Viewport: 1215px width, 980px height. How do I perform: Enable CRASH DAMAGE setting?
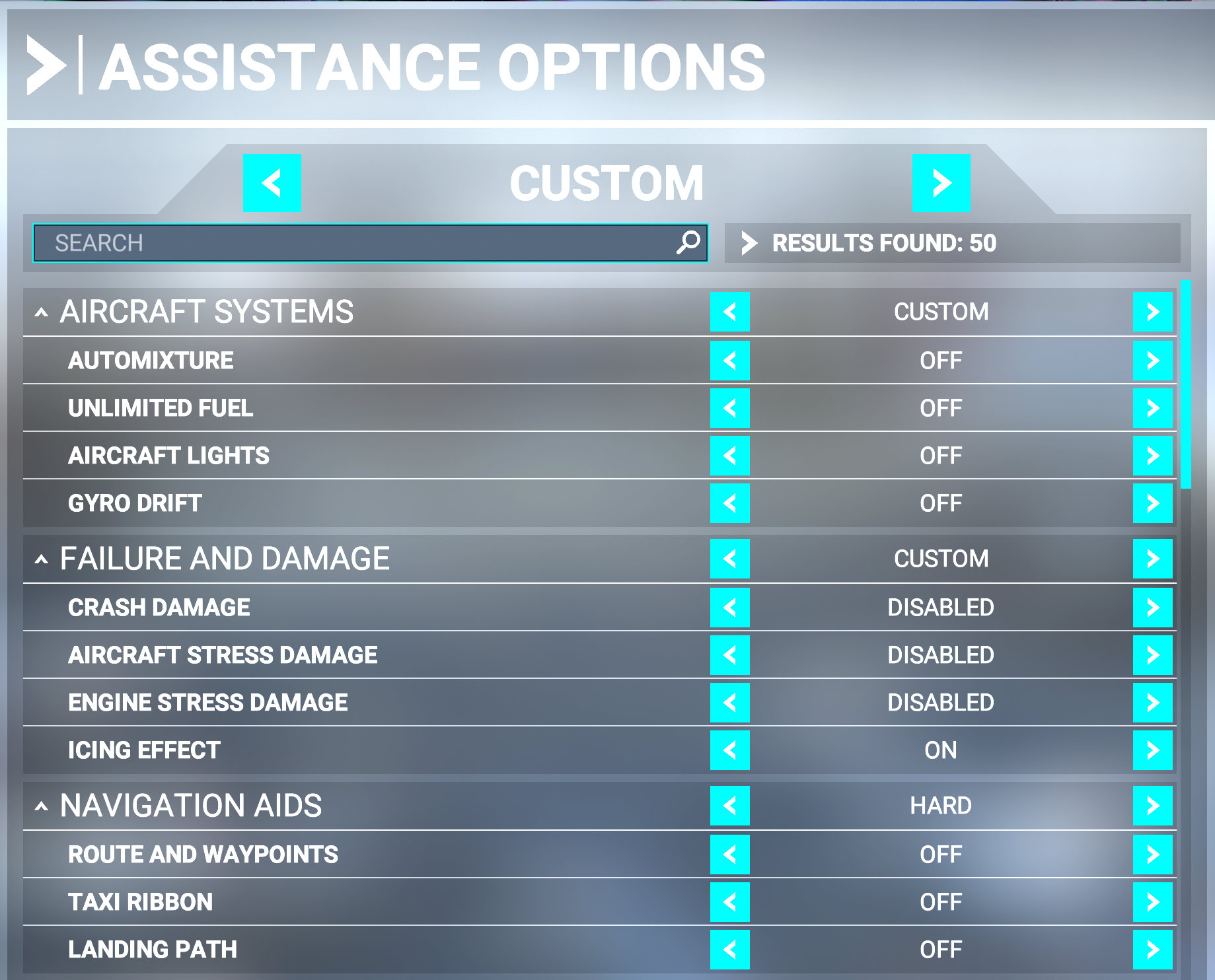(1154, 606)
